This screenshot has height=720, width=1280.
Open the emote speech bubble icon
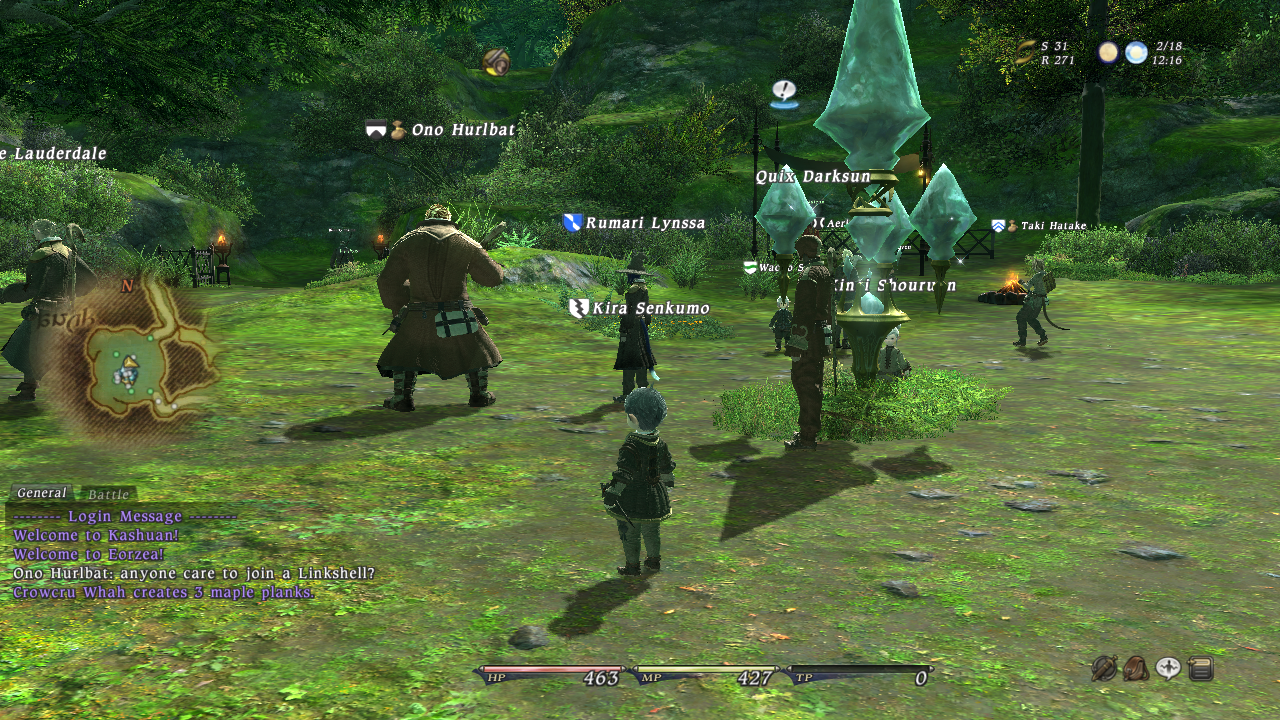1168,668
